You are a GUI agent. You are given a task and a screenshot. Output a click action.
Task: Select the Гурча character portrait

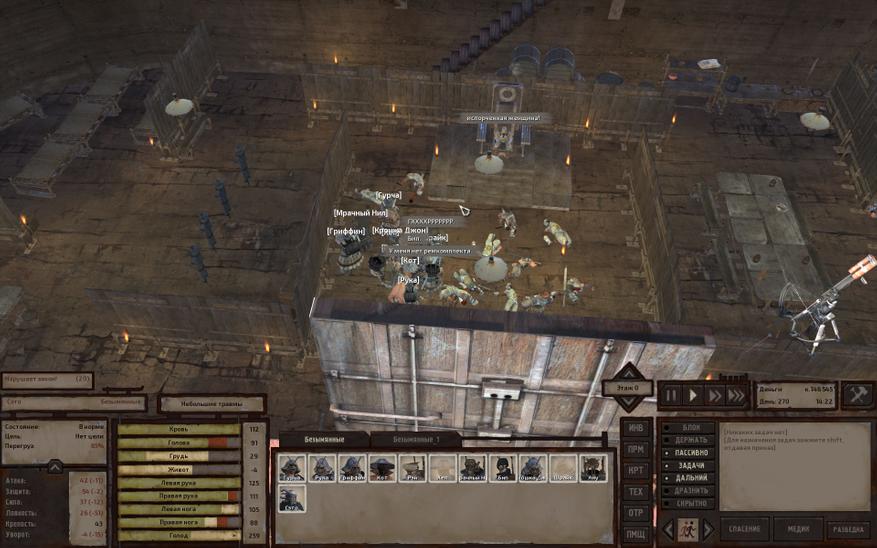click(292, 468)
